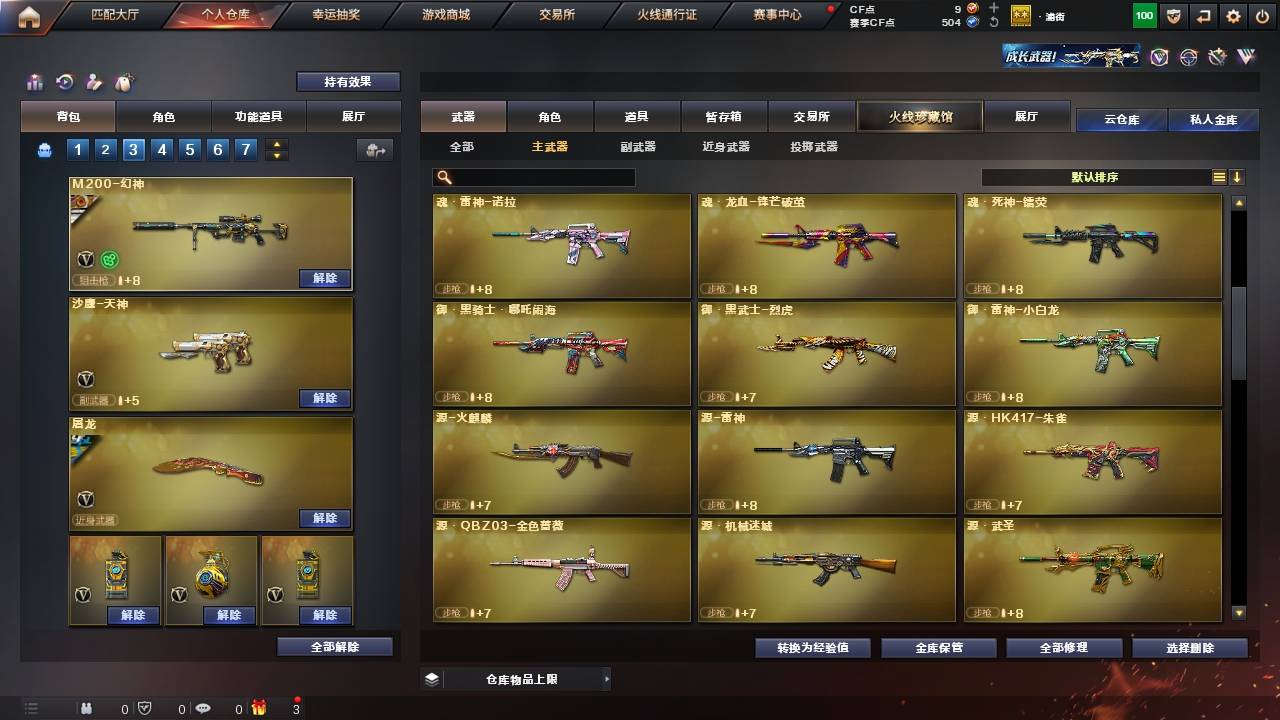Click the return arrow icon beside the settings gear

pyautogui.click(x=1203, y=16)
